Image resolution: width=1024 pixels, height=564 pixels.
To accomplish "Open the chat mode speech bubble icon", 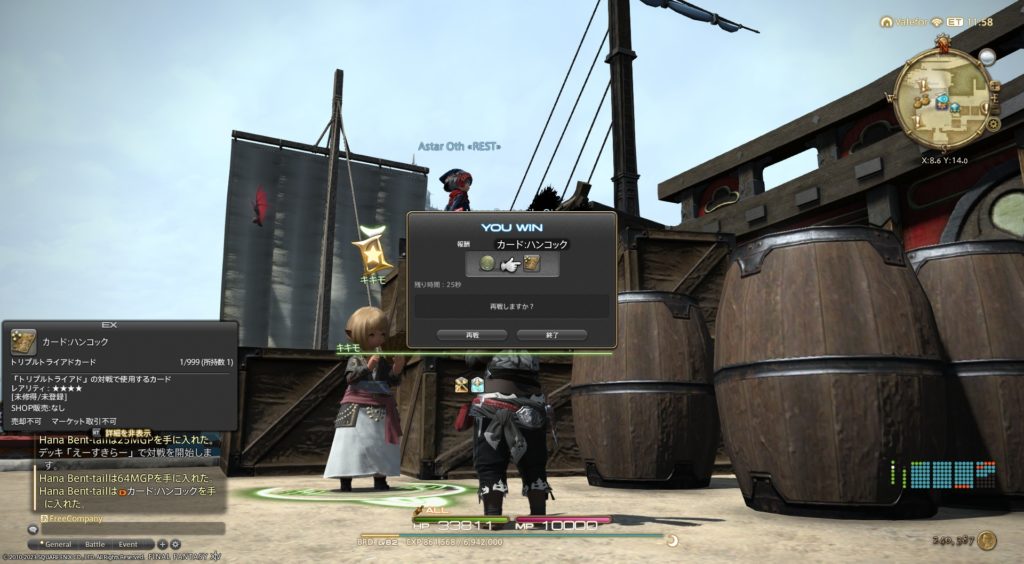I will coord(32,529).
